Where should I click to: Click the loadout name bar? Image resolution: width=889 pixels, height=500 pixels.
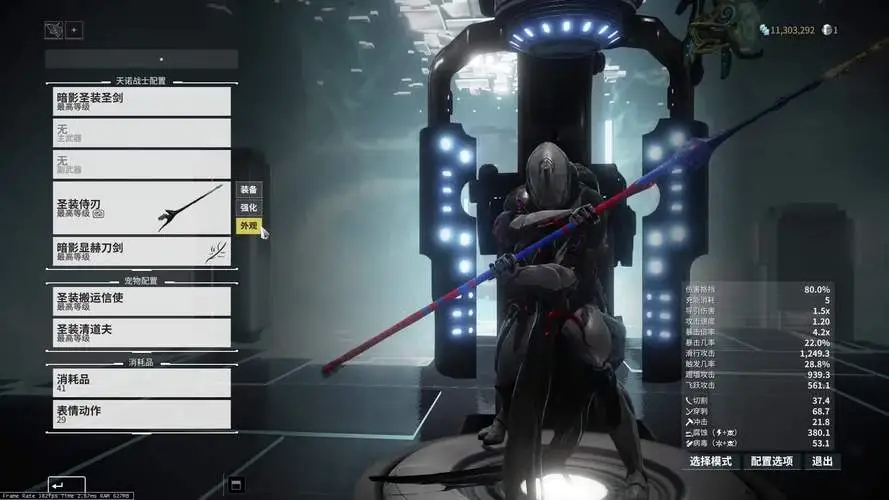tap(141, 59)
